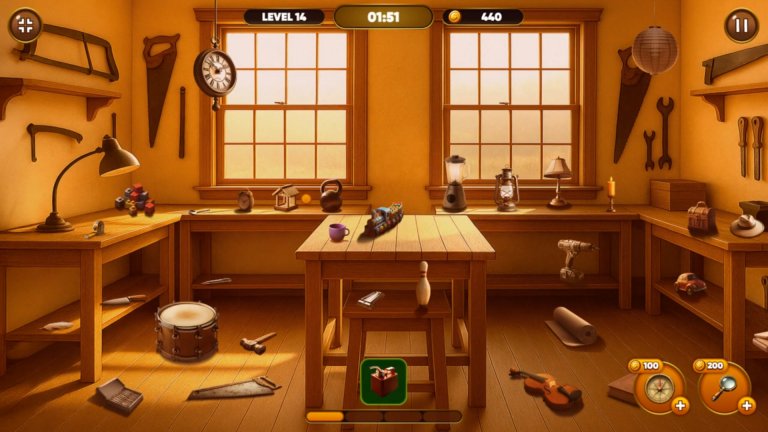Toggle the fullscreen view button
Viewport: 768px width, 432px height.
tap(25, 25)
